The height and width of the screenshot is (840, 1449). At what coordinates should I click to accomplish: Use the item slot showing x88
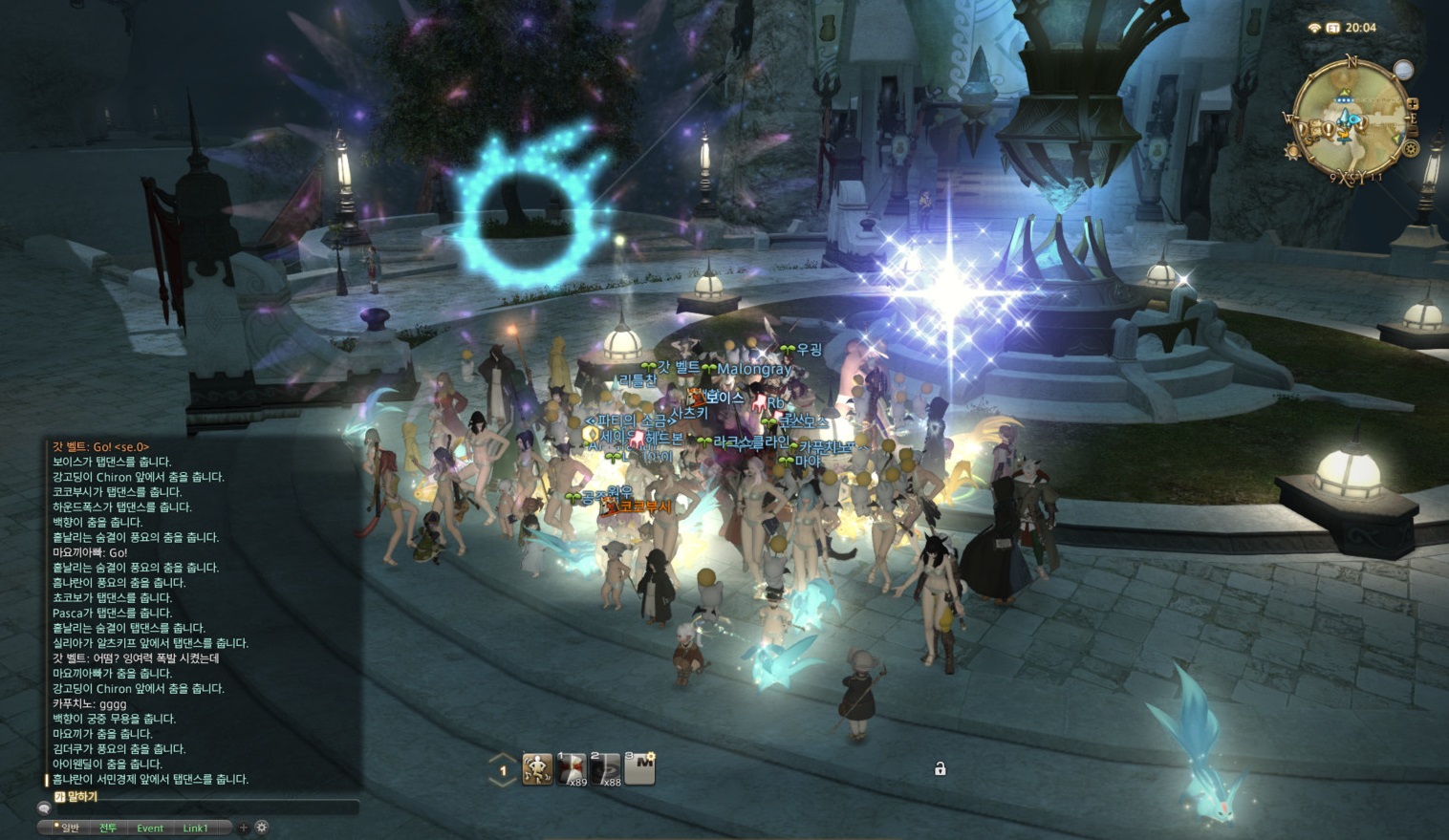[605, 768]
